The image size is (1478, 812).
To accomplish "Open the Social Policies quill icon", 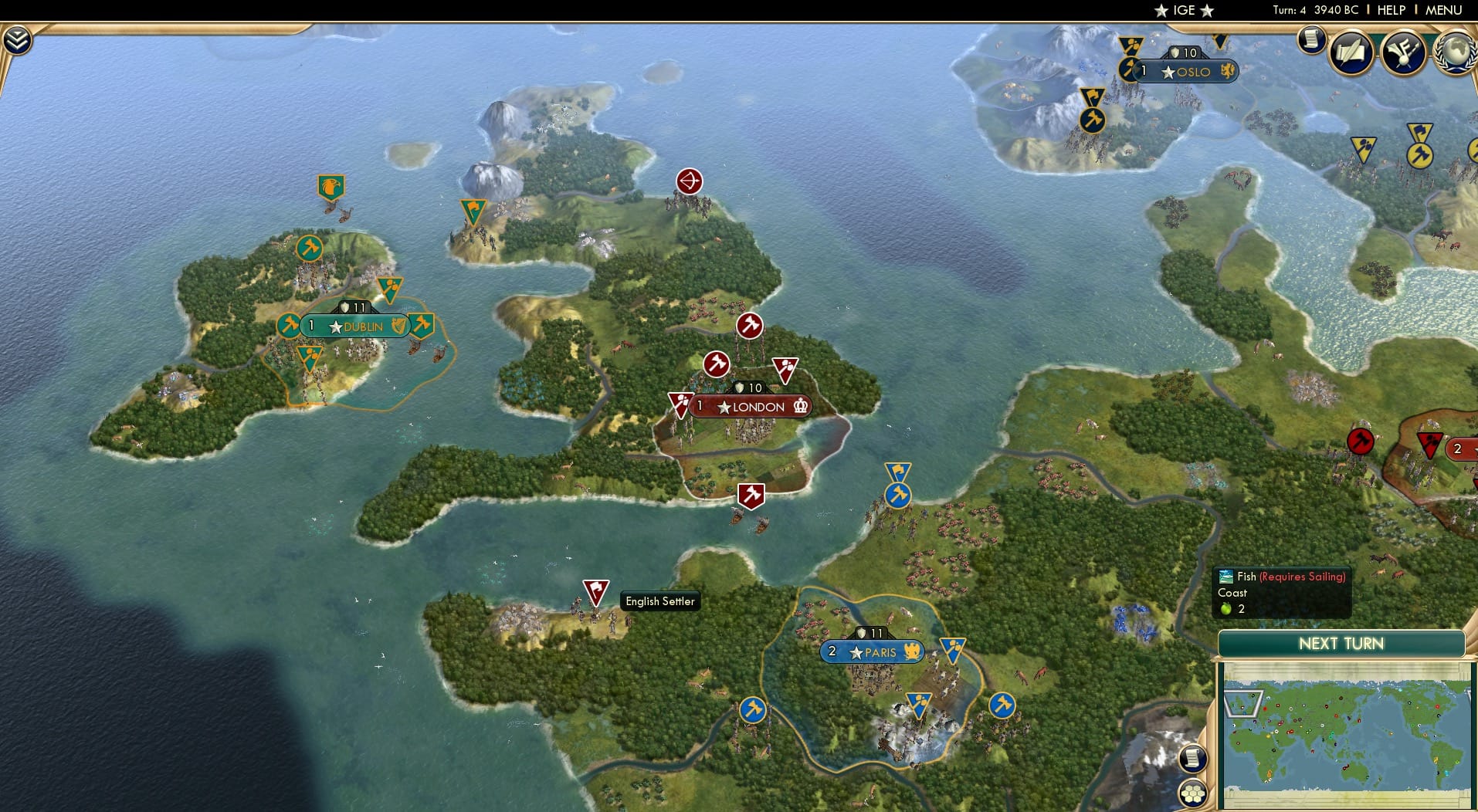I will pos(1350,52).
